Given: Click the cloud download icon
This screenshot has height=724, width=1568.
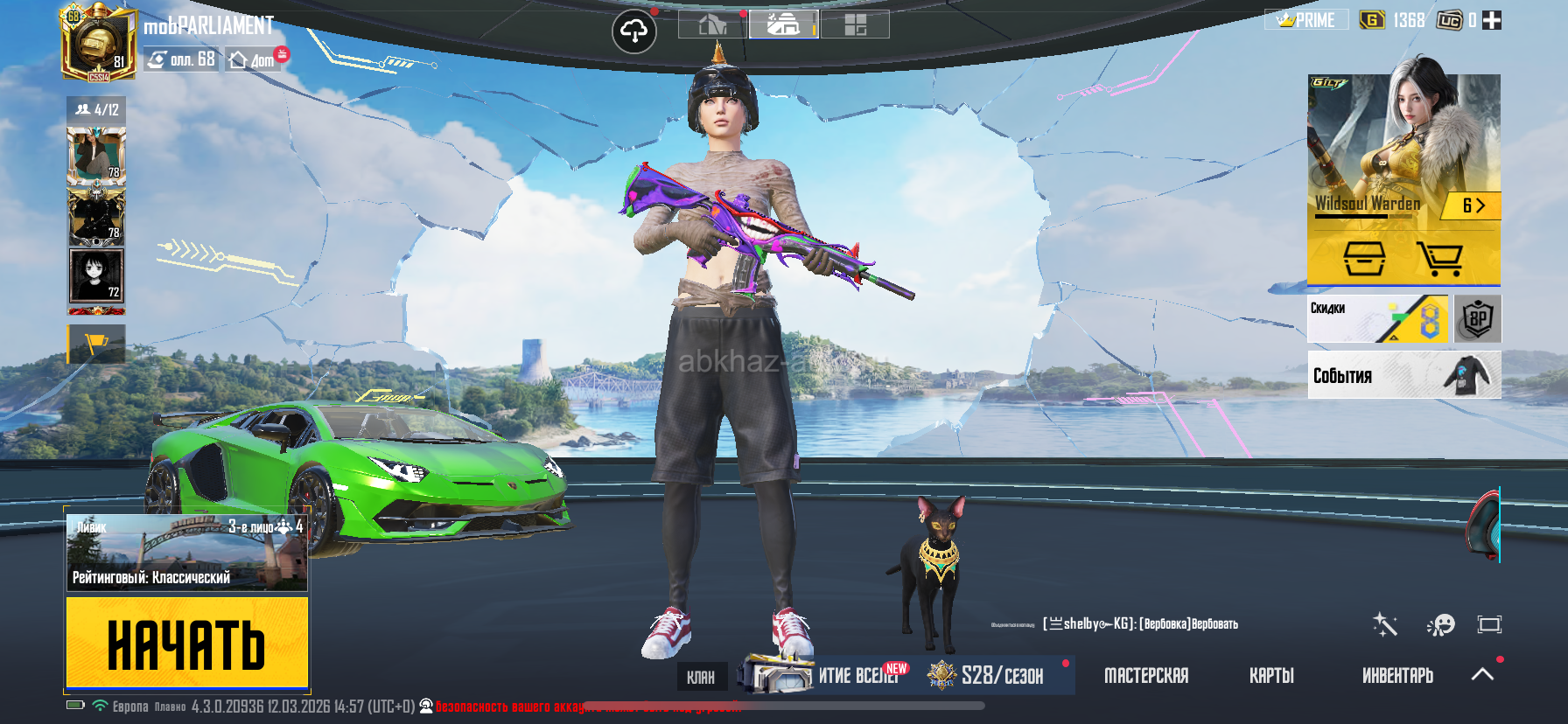Looking at the screenshot, I should point(634,32).
